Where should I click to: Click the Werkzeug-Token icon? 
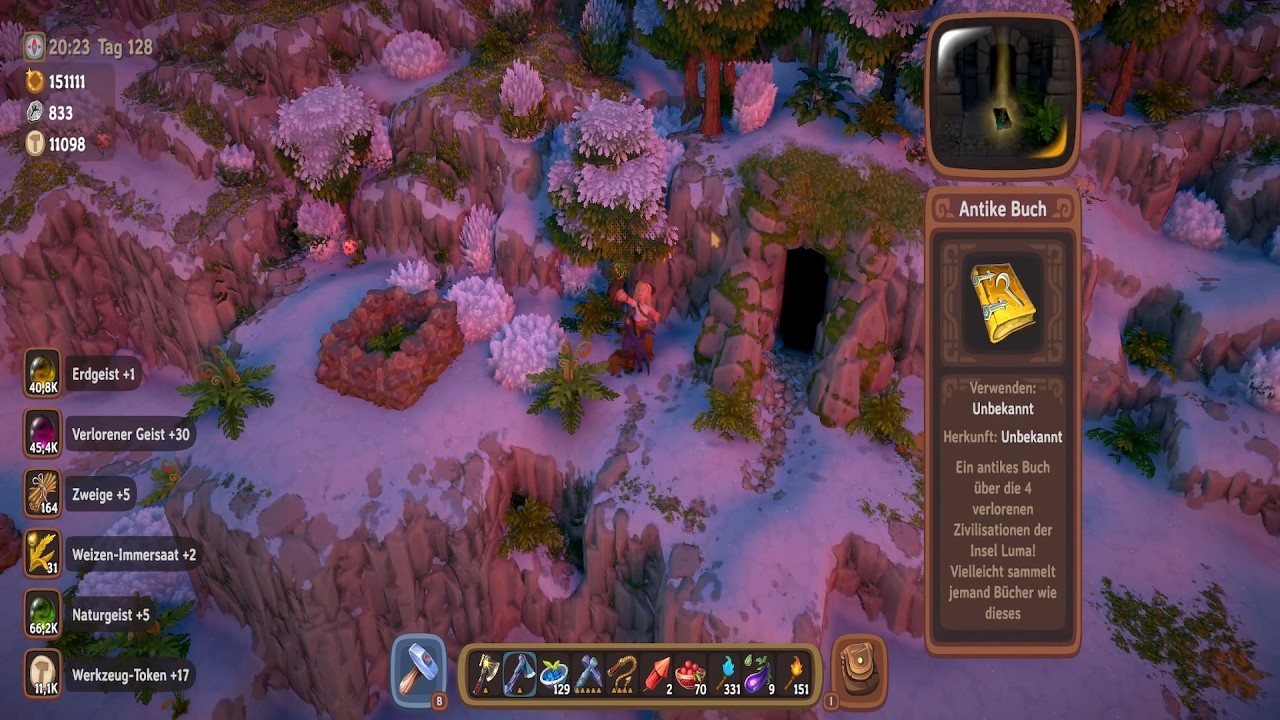(43, 674)
